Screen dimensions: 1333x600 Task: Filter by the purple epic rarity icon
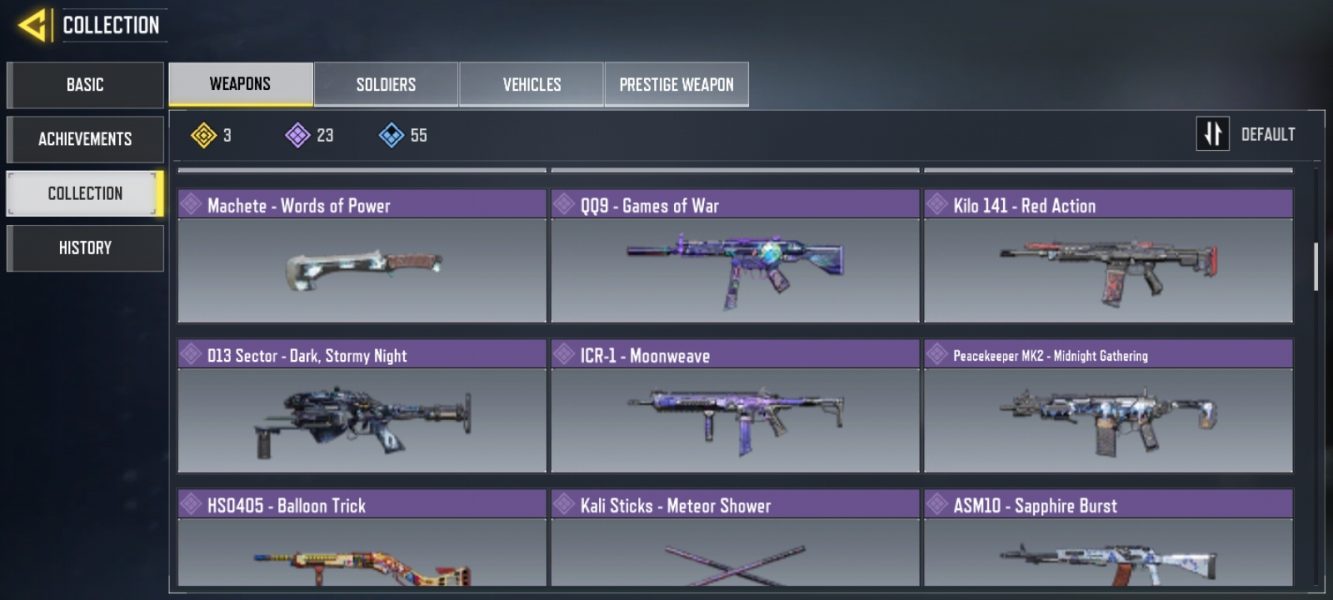coord(298,135)
